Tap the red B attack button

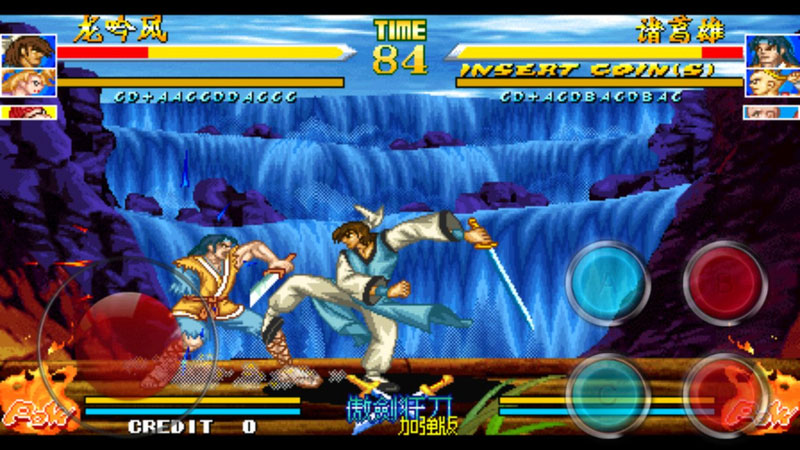tap(725, 283)
